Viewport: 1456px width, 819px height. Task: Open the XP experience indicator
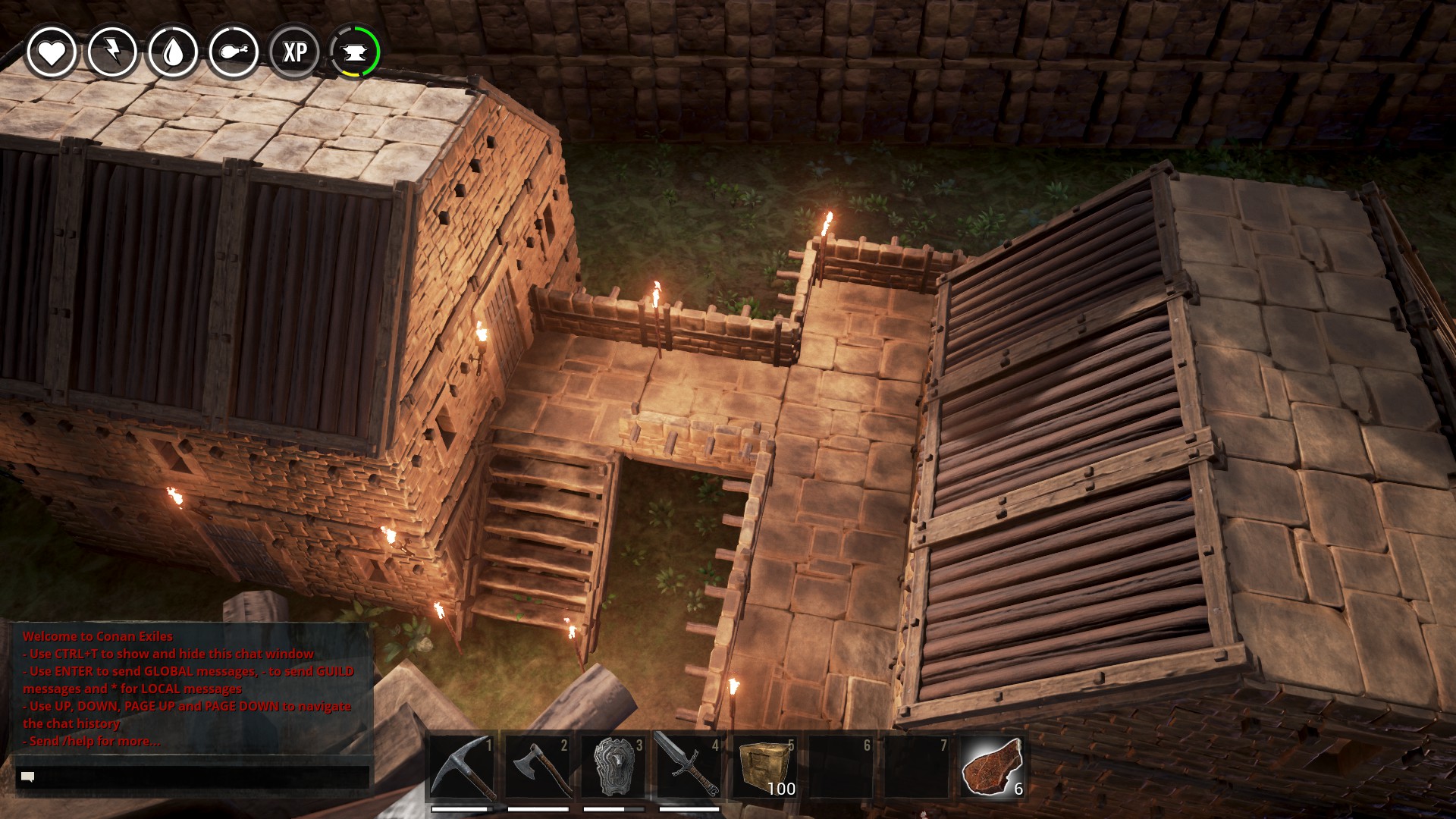294,52
